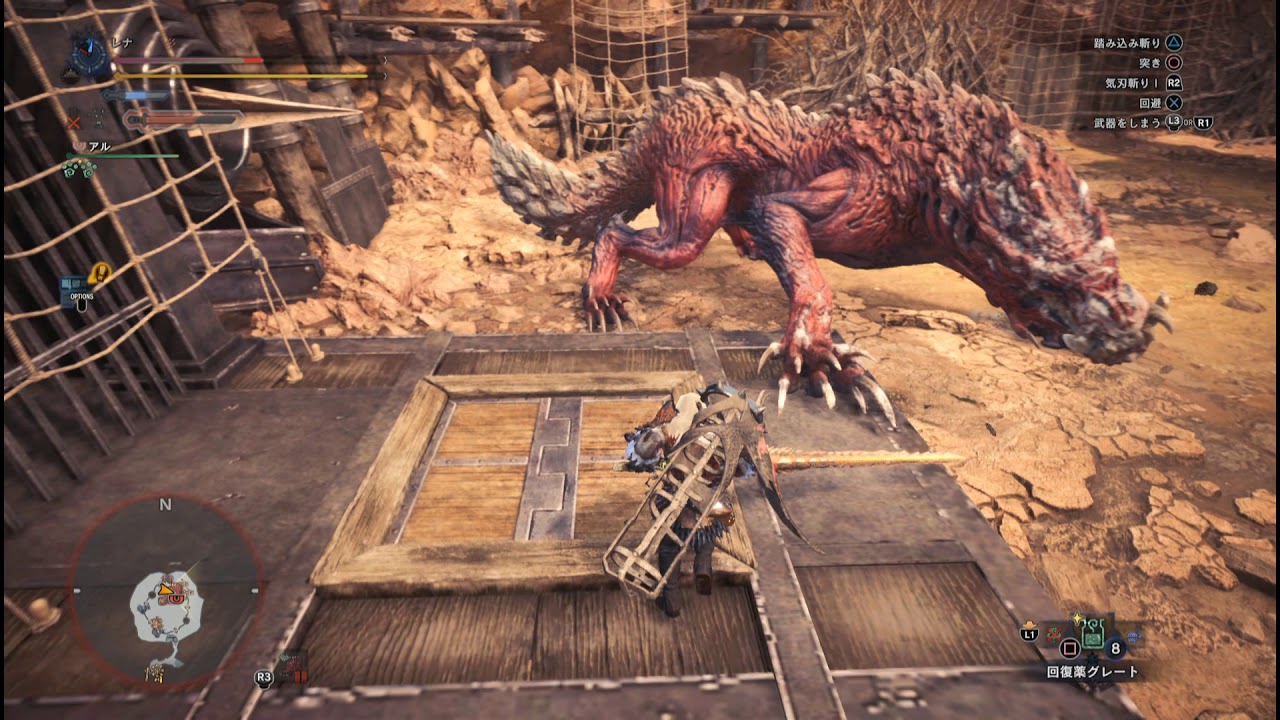Click the R3 prompt near the minimap

pyautogui.click(x=262, y=679)
